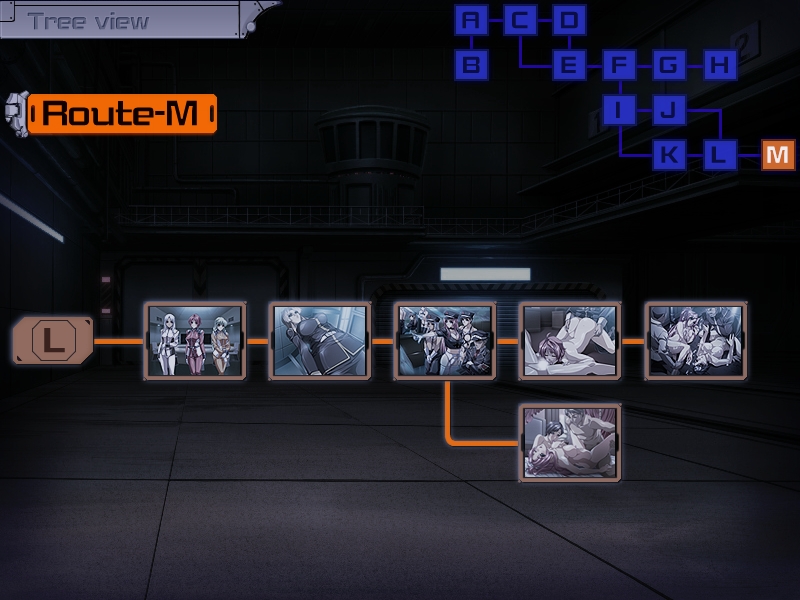The height and width of the screenshot is (600, 800).
Task: Select route node I
Action: pos(619,110)
